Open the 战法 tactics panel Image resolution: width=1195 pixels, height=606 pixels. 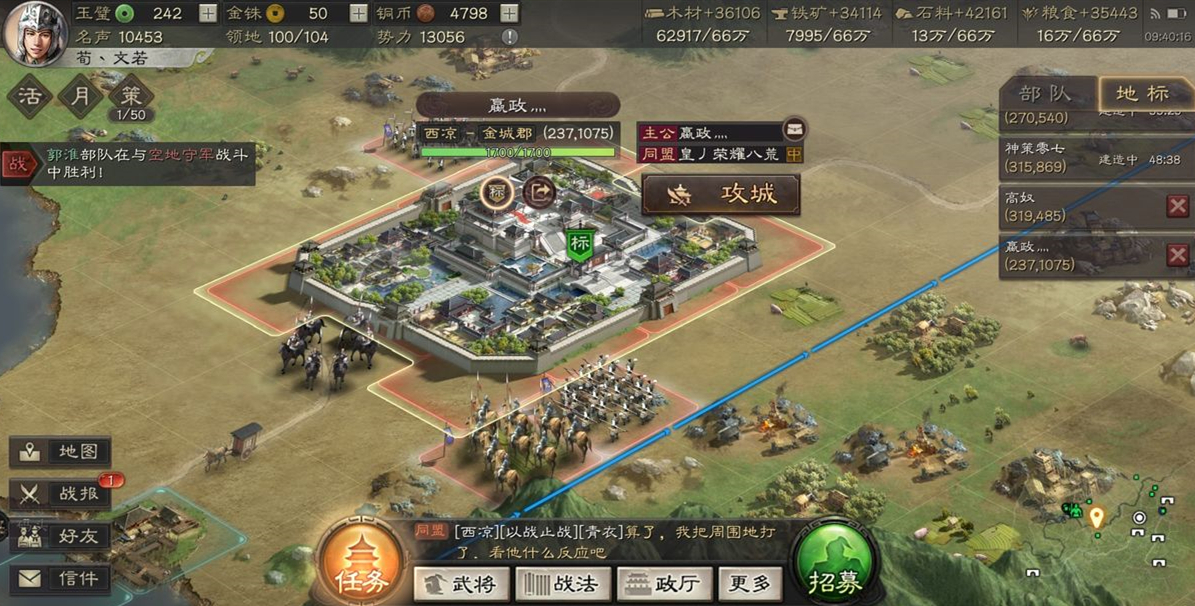561,583
